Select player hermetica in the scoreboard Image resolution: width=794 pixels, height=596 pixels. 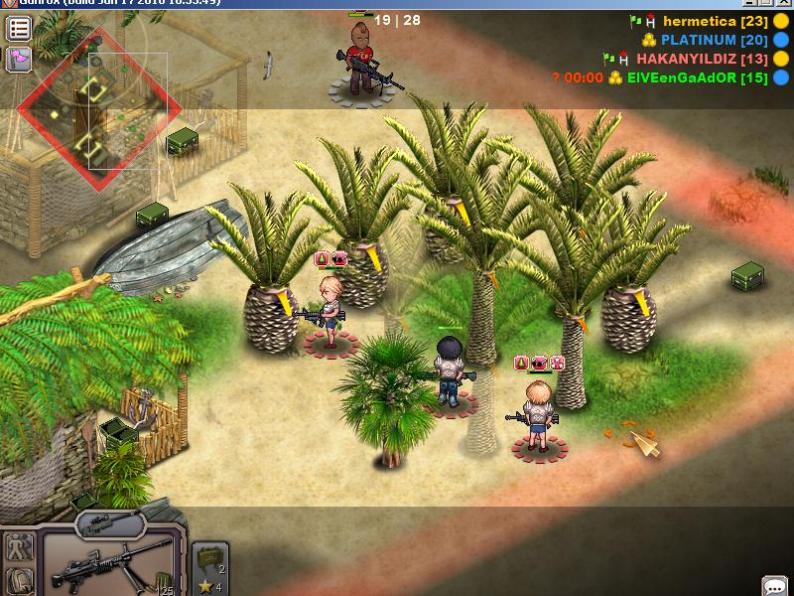pos(699,21)
